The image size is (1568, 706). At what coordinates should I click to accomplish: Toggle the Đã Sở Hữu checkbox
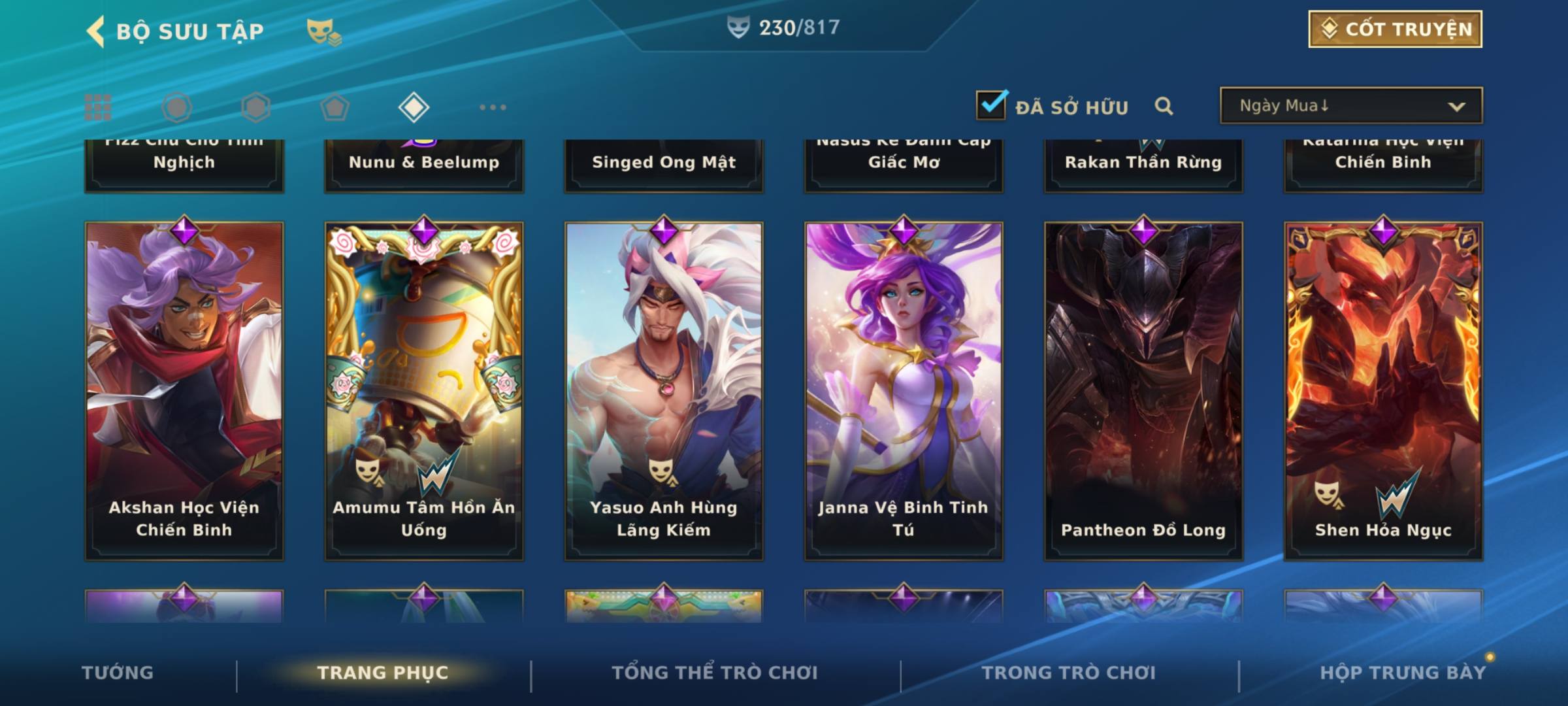pyautogui.click(x=991, y=105)
